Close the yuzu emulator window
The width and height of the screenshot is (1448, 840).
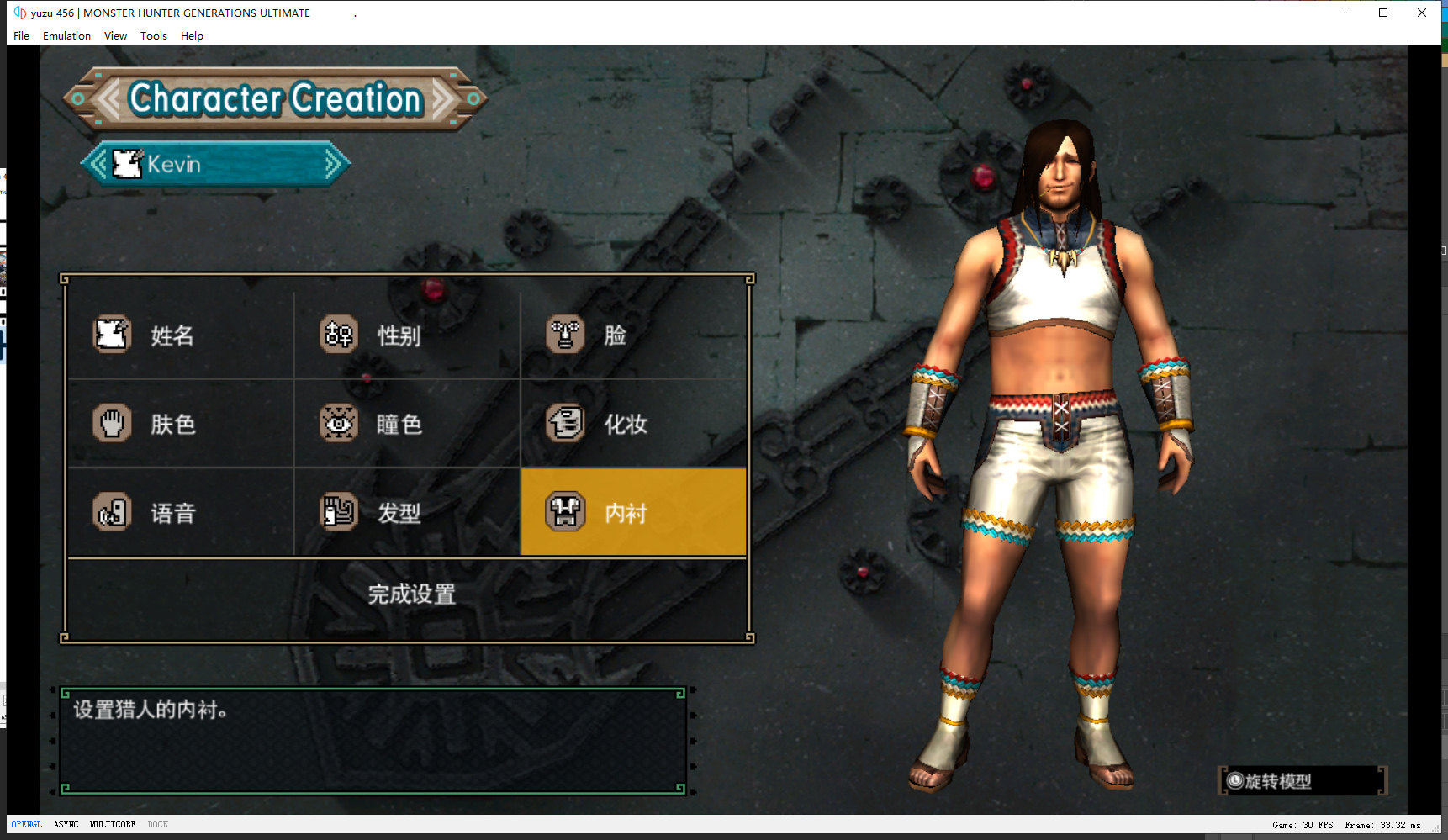pyautogui.click(x=1422, y=13)
